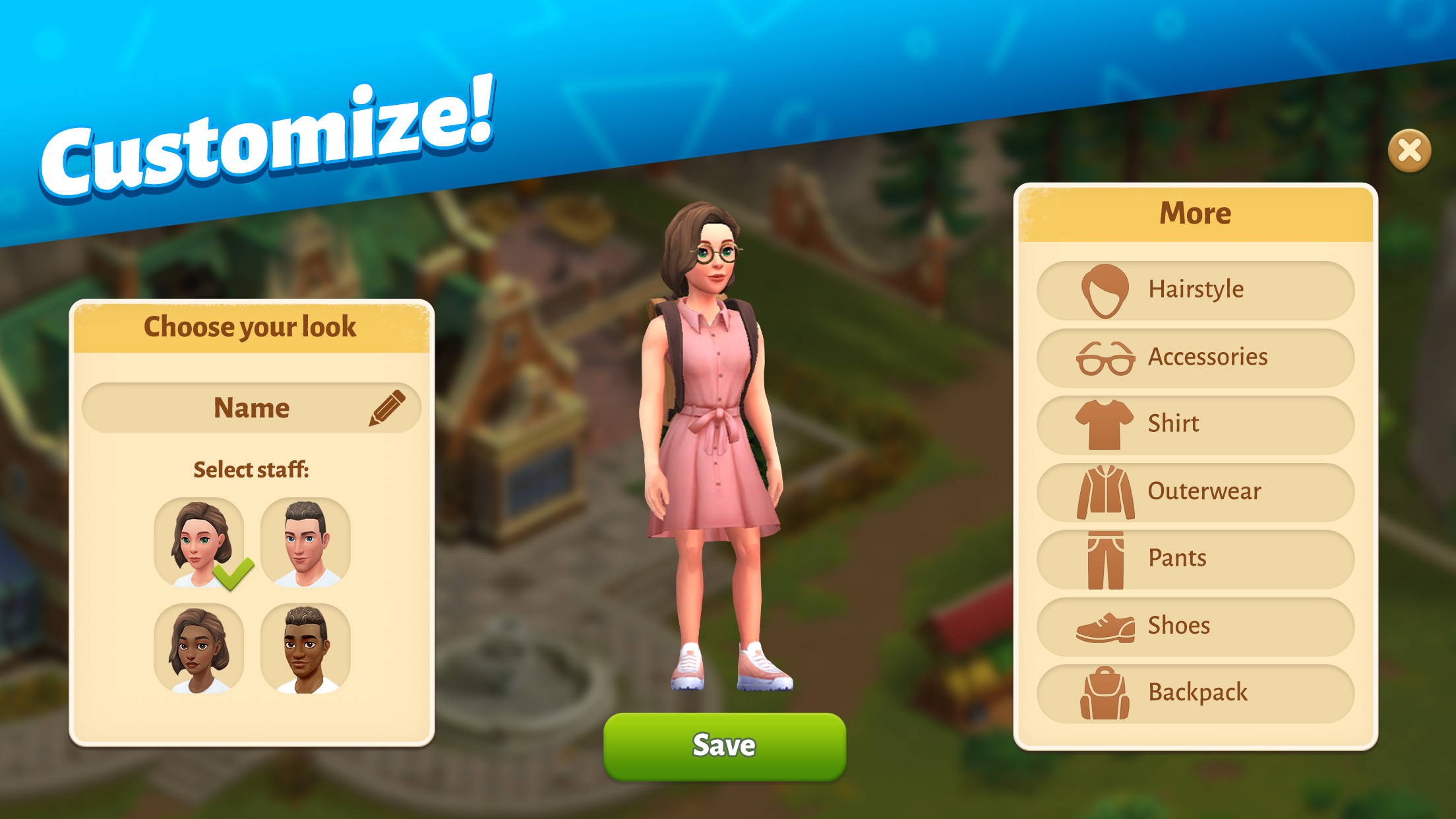
Task: Open Backpack customization options
Action: coord(1195,693)
